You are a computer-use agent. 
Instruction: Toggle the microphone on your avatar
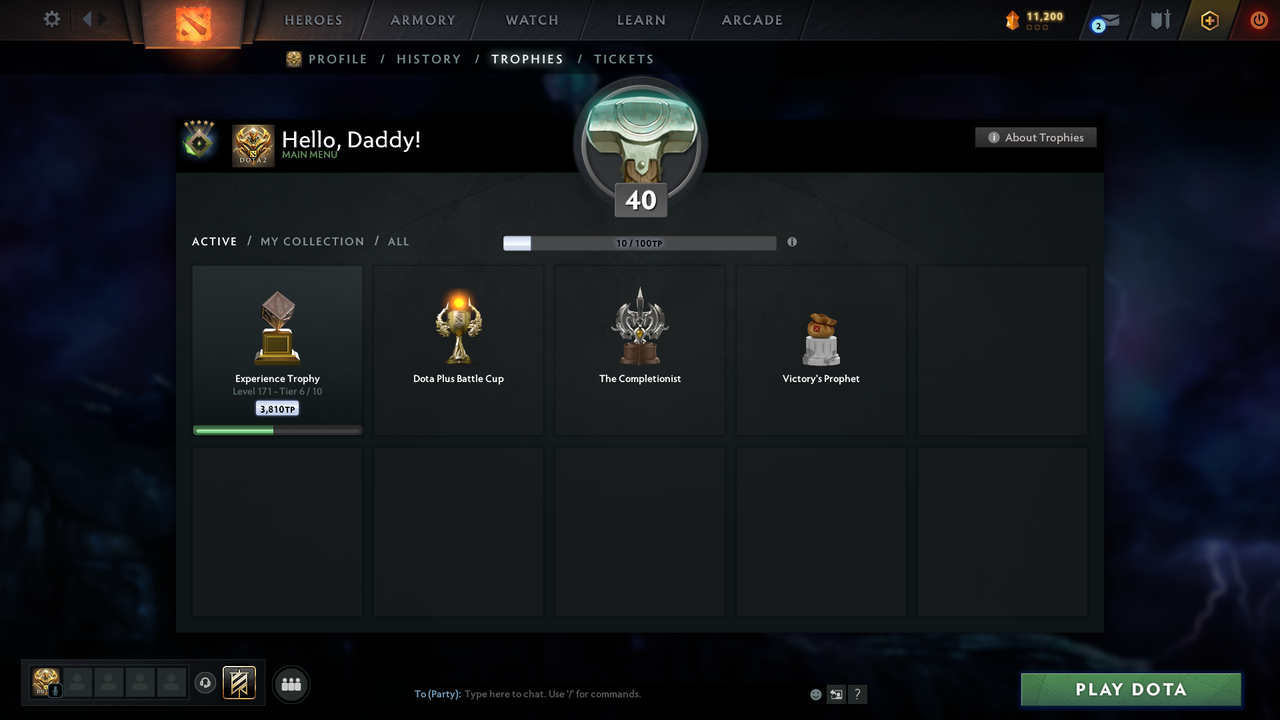(x=53, y=689)
